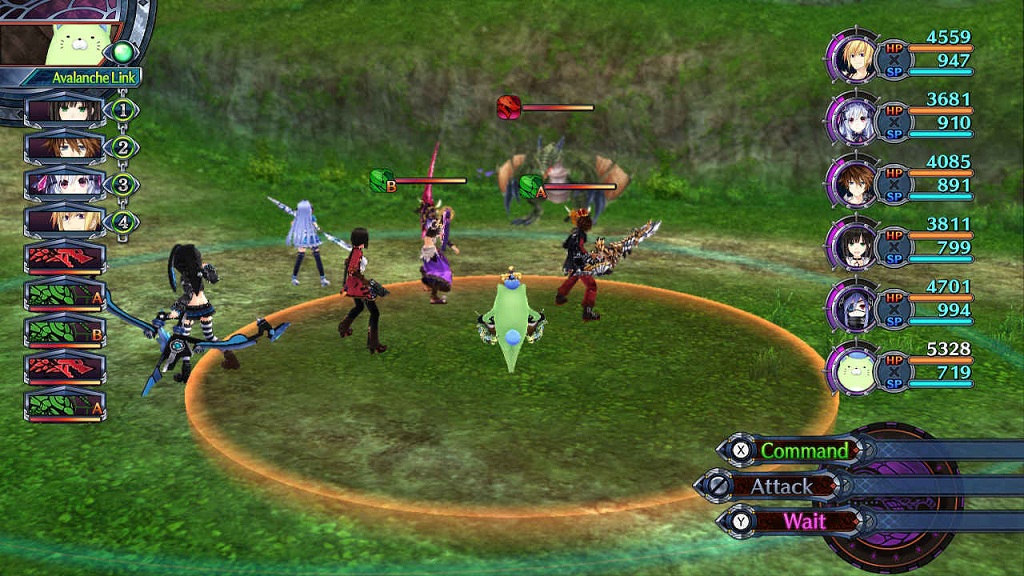Image resolution: width=1024 pixels, height=576 pixels.
Task: Select the black-haired party member with 3811 HP
Action: pos(852,244)
